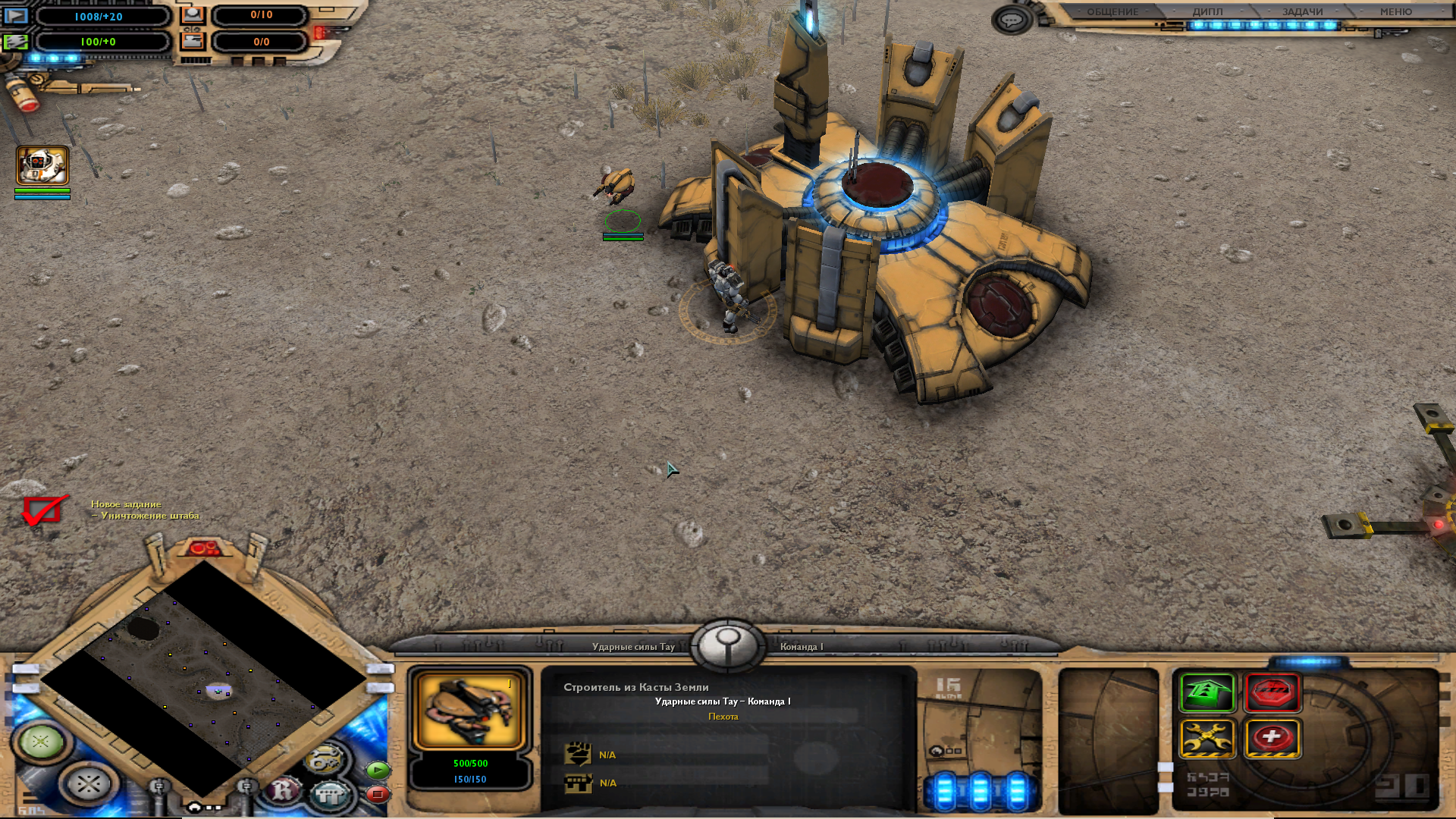Open the МЕНЮ game menu

pyautogui.click(x=1395, y=11)
